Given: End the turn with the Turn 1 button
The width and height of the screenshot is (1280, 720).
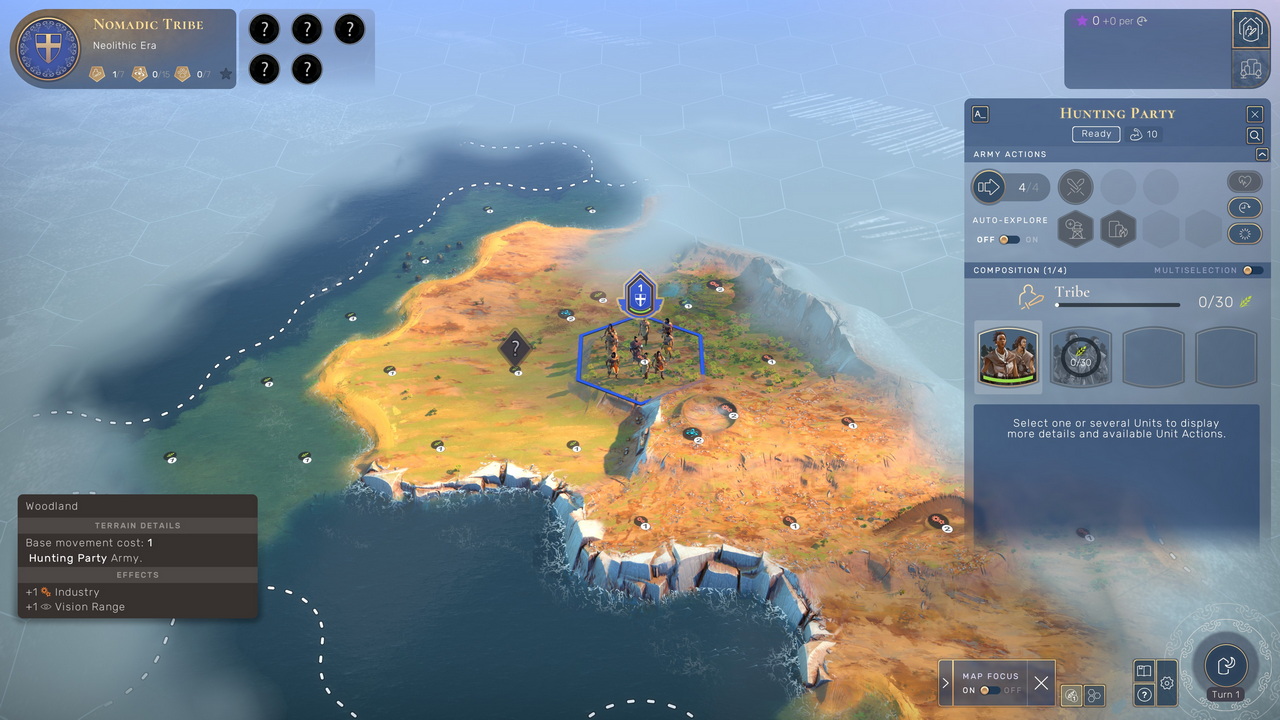Looking at the screenshot, I should click(x=1225, y=666).
